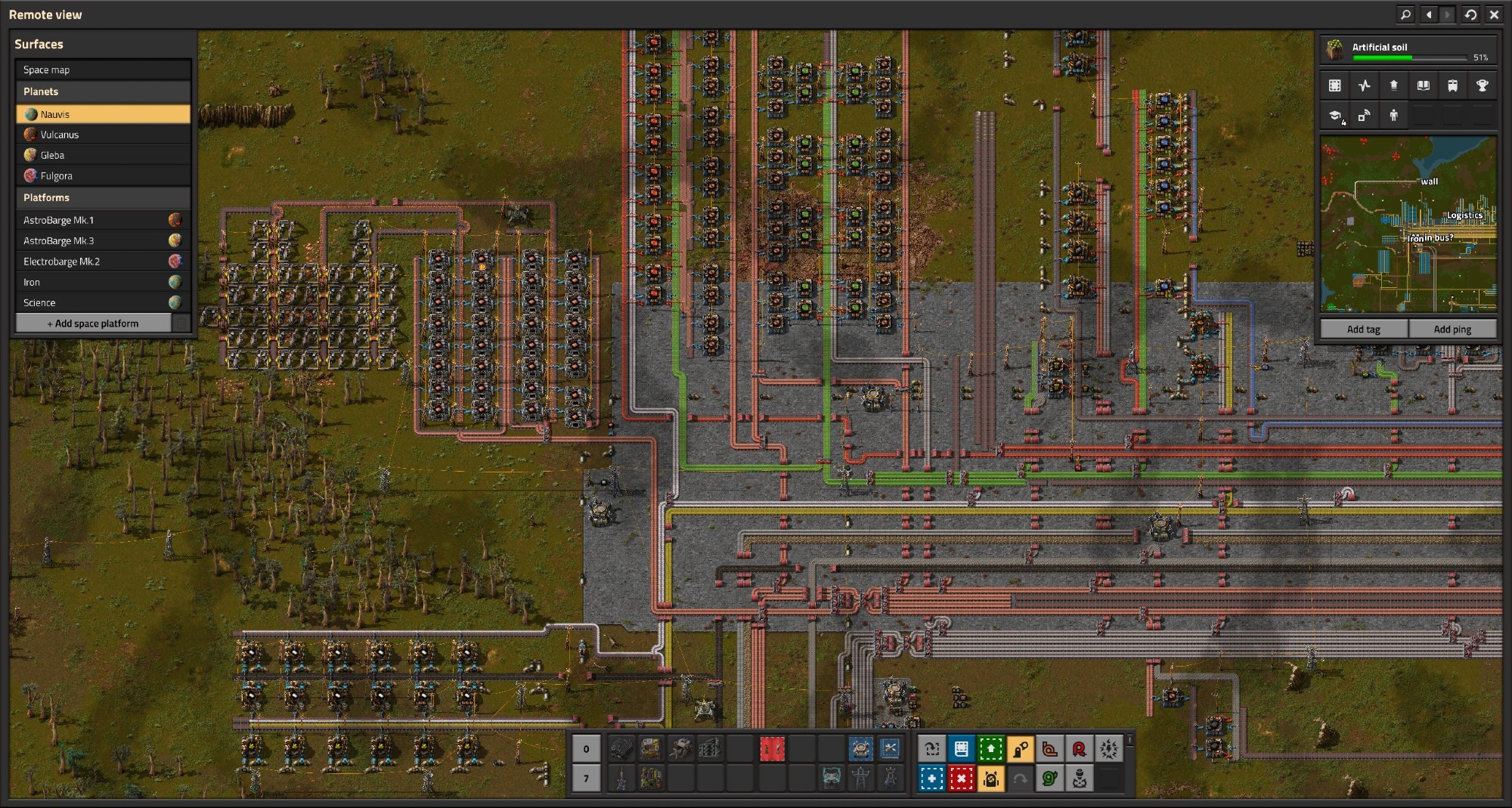Select the green upgrade planner tool

click(x=990, y=749)
